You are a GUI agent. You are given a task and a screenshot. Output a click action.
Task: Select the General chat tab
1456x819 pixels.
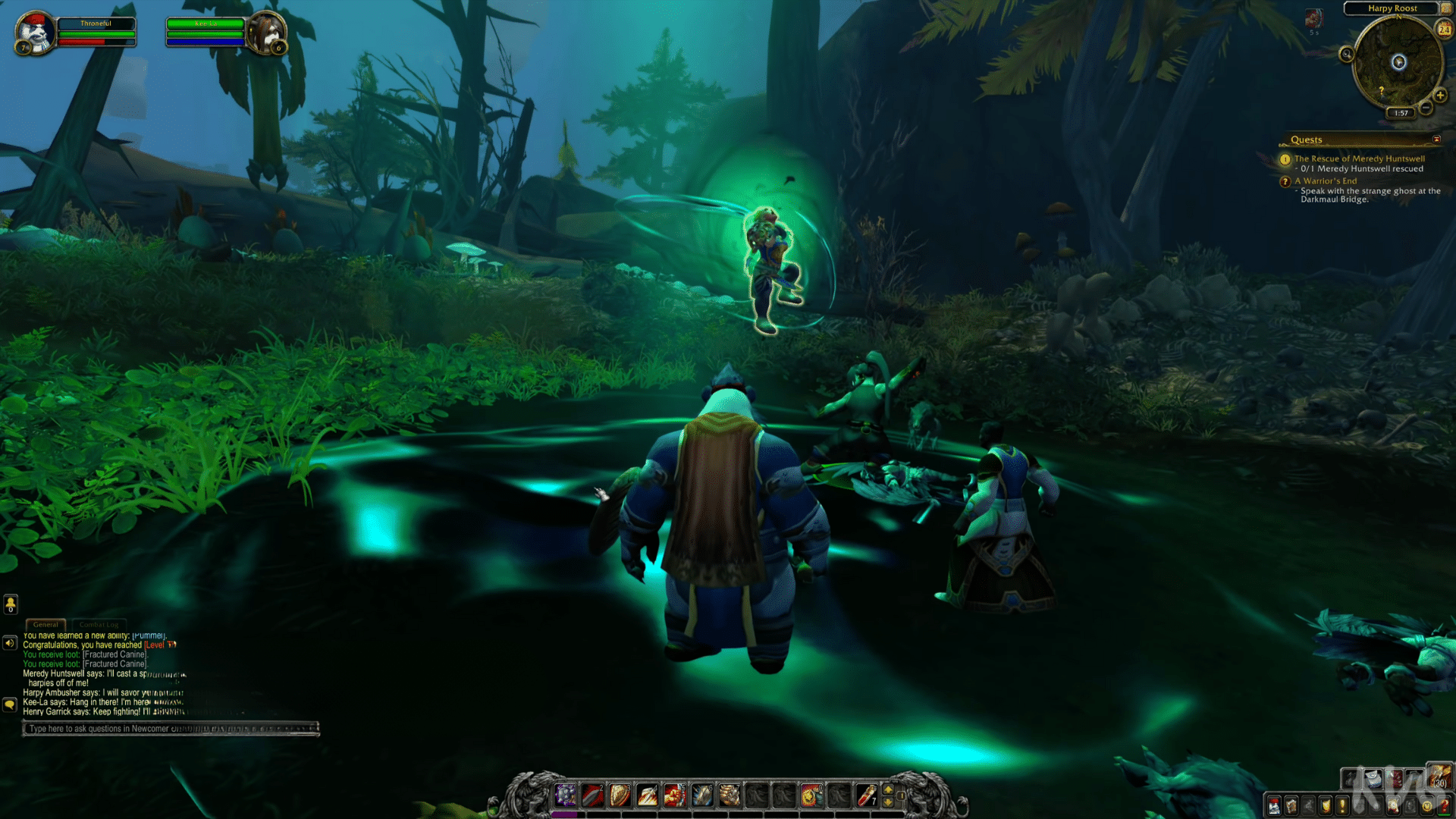tap(45, 624)
